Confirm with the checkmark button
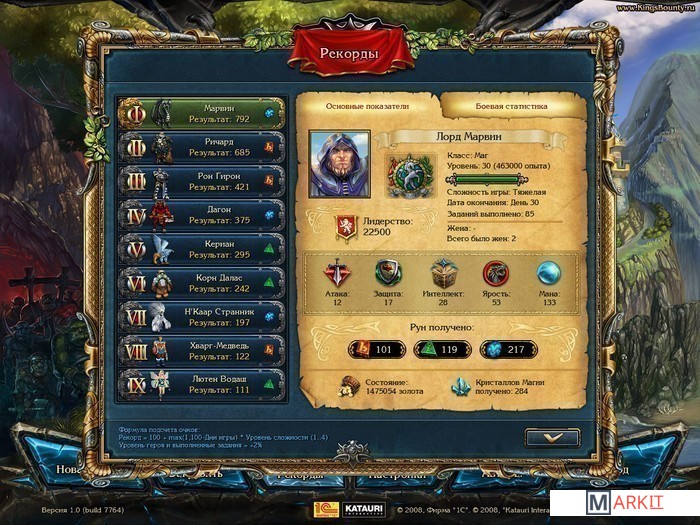700x525 pixels. (551, 438)
